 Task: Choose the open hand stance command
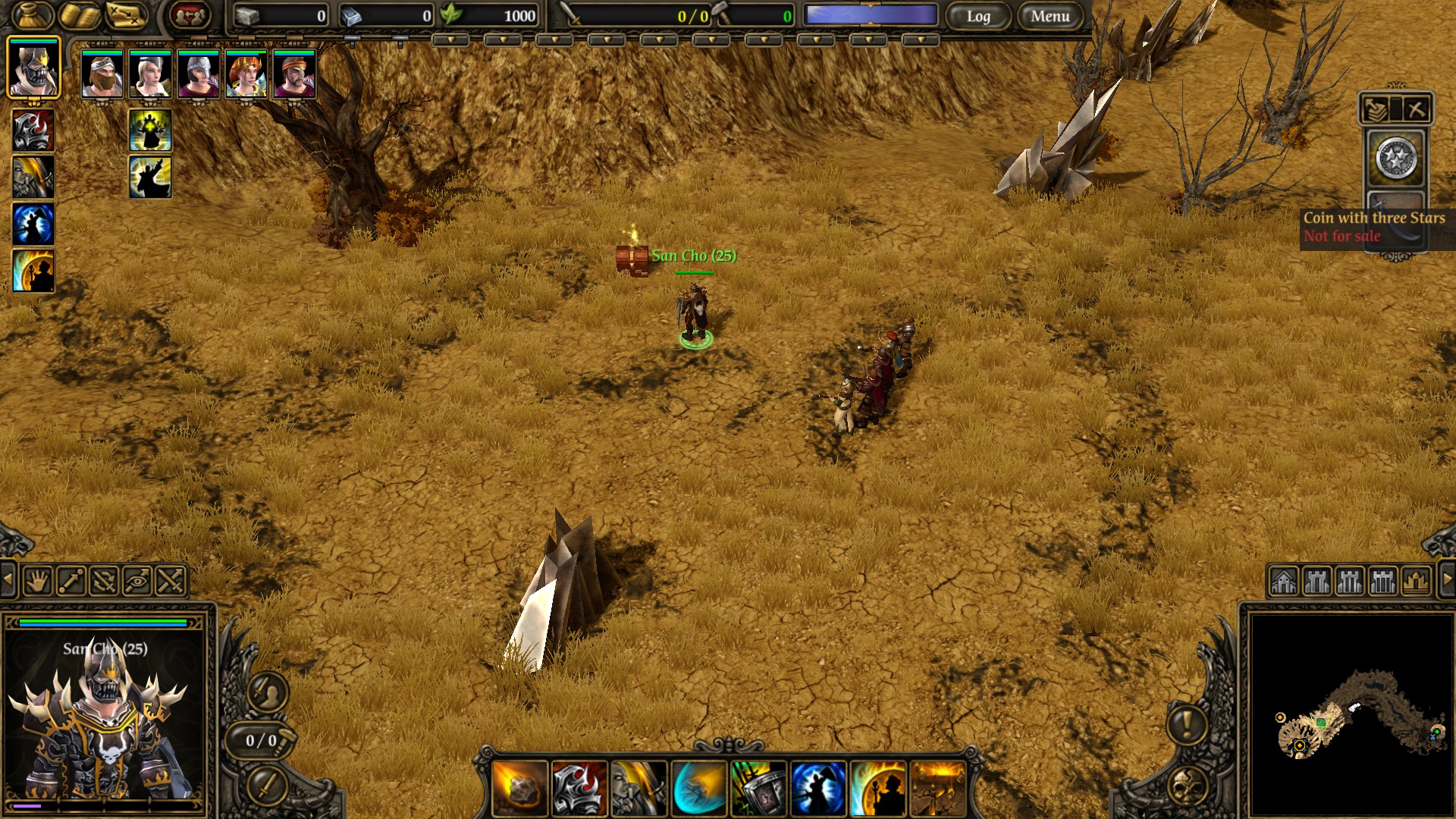pos(37,581)
